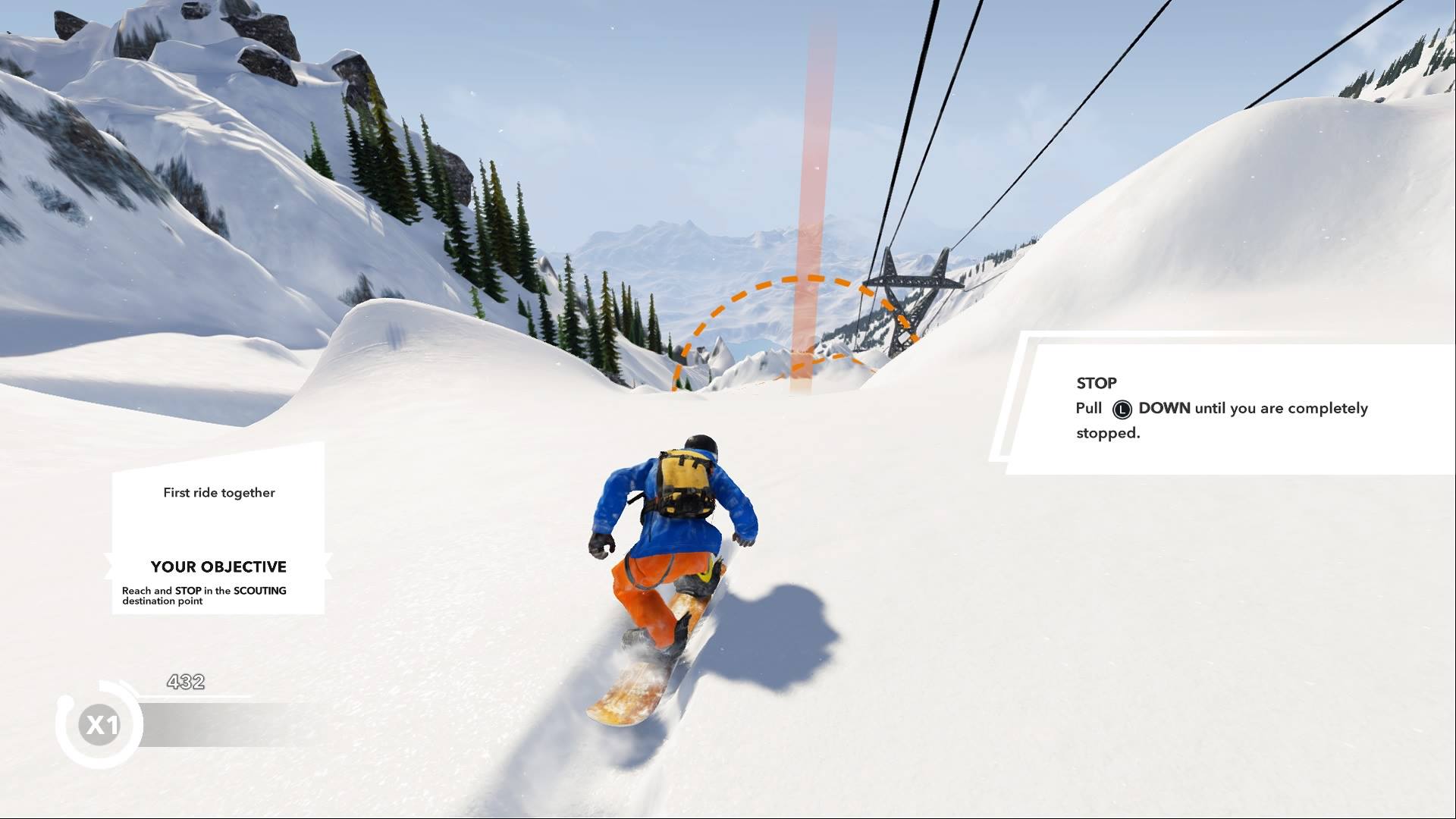Screen dimensions: 1456x819
Task: Select the orange scouting destination marker
Action: pos(801,334)
